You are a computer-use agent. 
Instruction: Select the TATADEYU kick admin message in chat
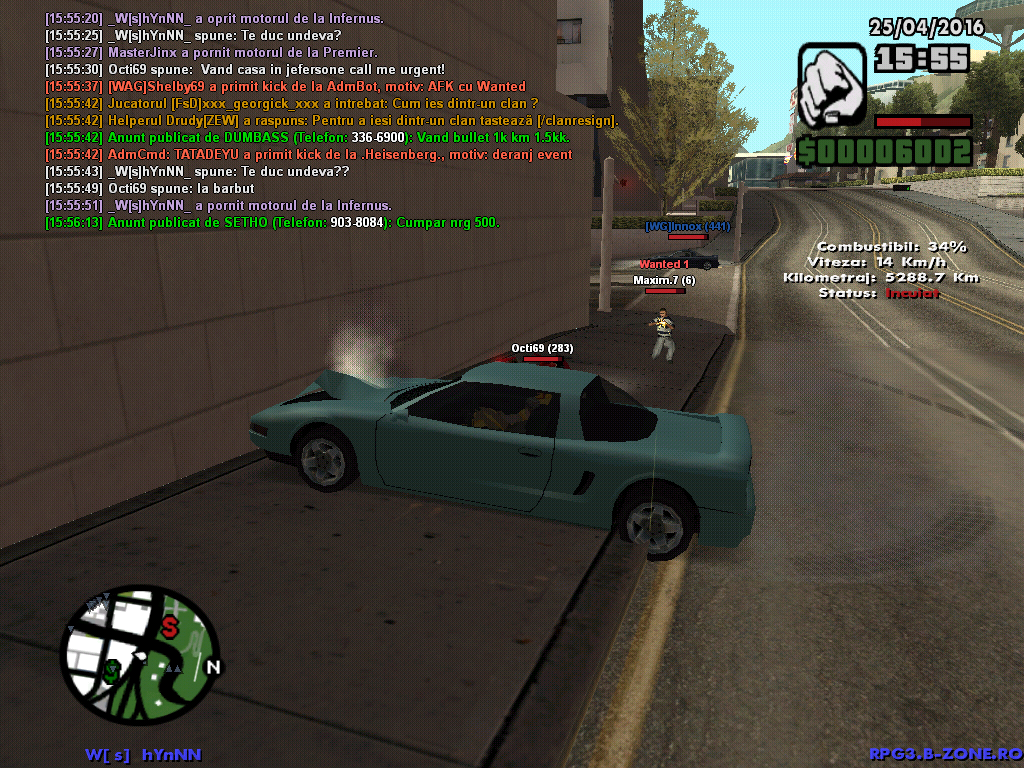(x=309, y=154)
